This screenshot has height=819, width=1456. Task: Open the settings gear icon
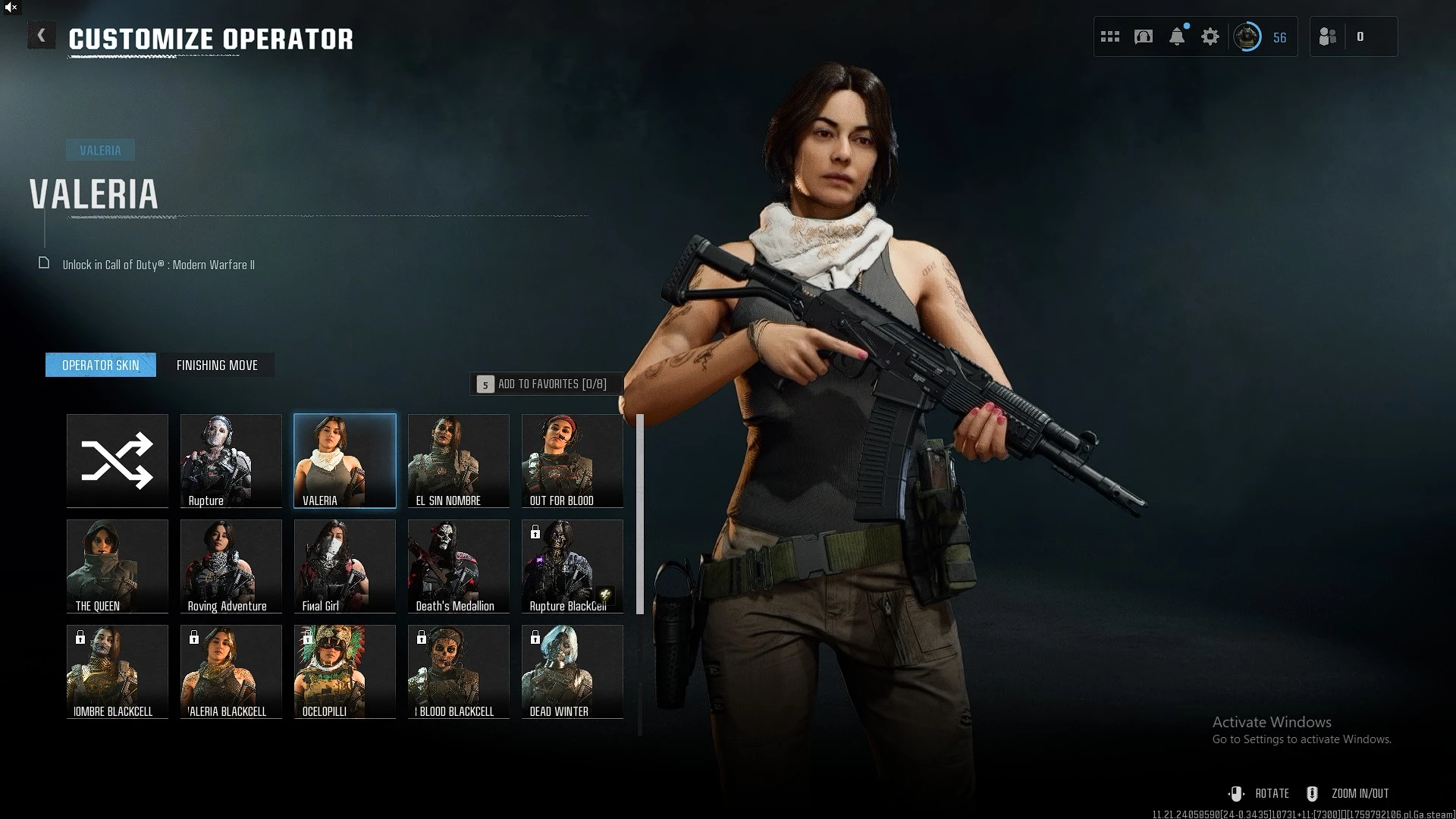pyautogui.click(x=1210, y=36)
